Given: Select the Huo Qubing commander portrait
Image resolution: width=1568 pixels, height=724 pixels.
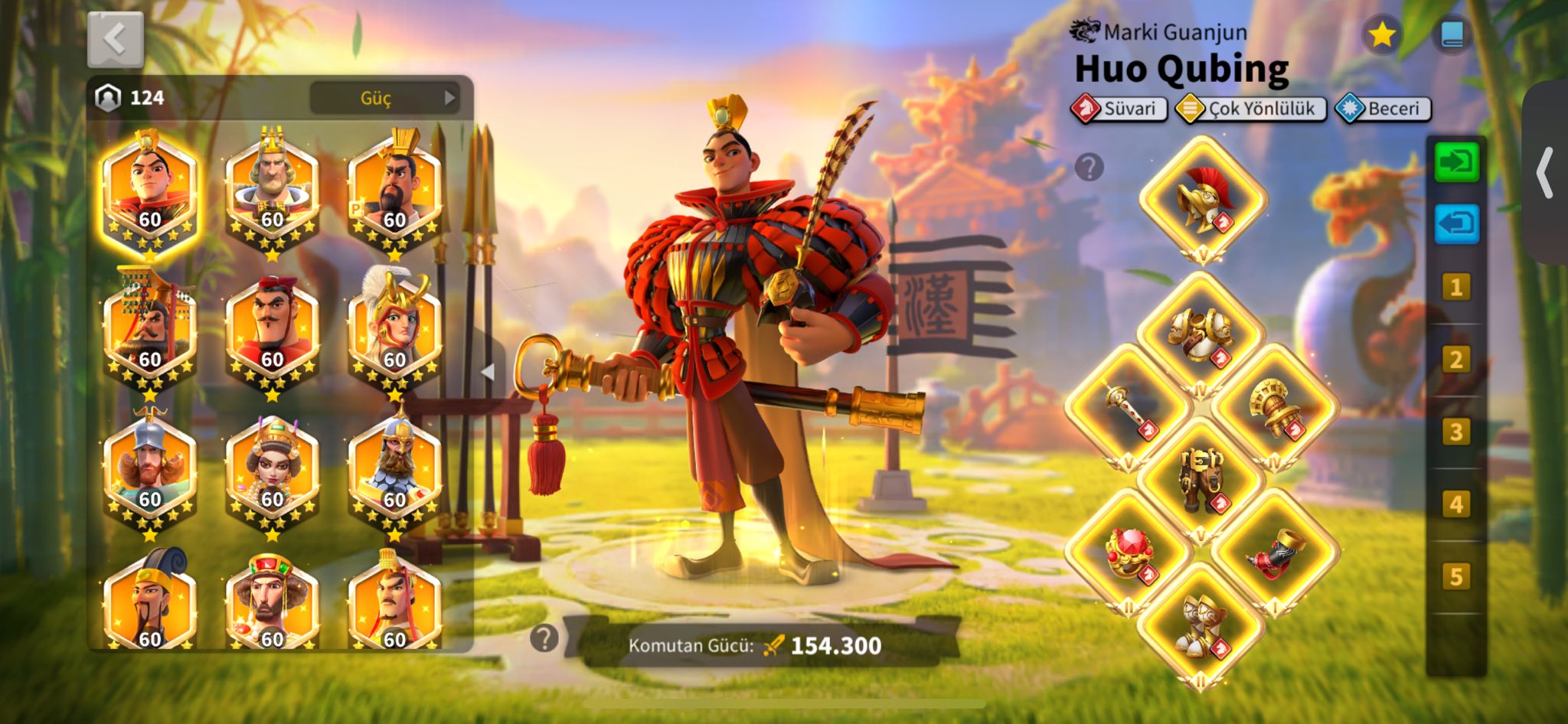Looking at the screenshot, I should point(150,191).
